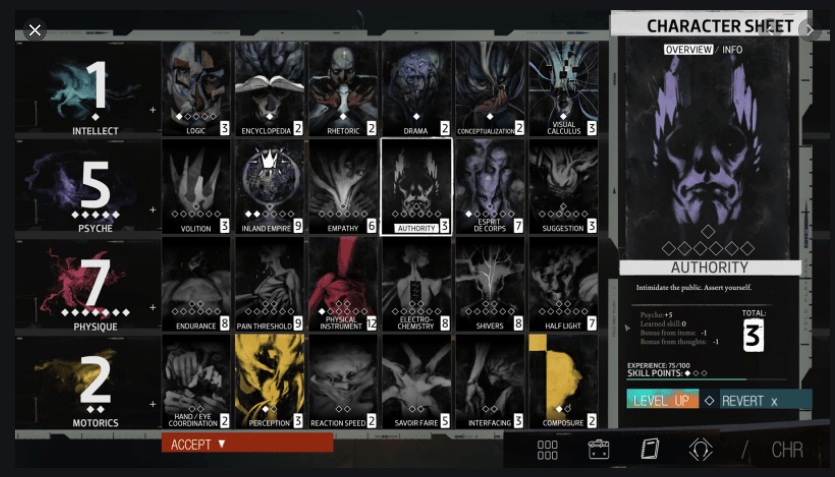Switch to the Info tab

click(x=732, y=50)
